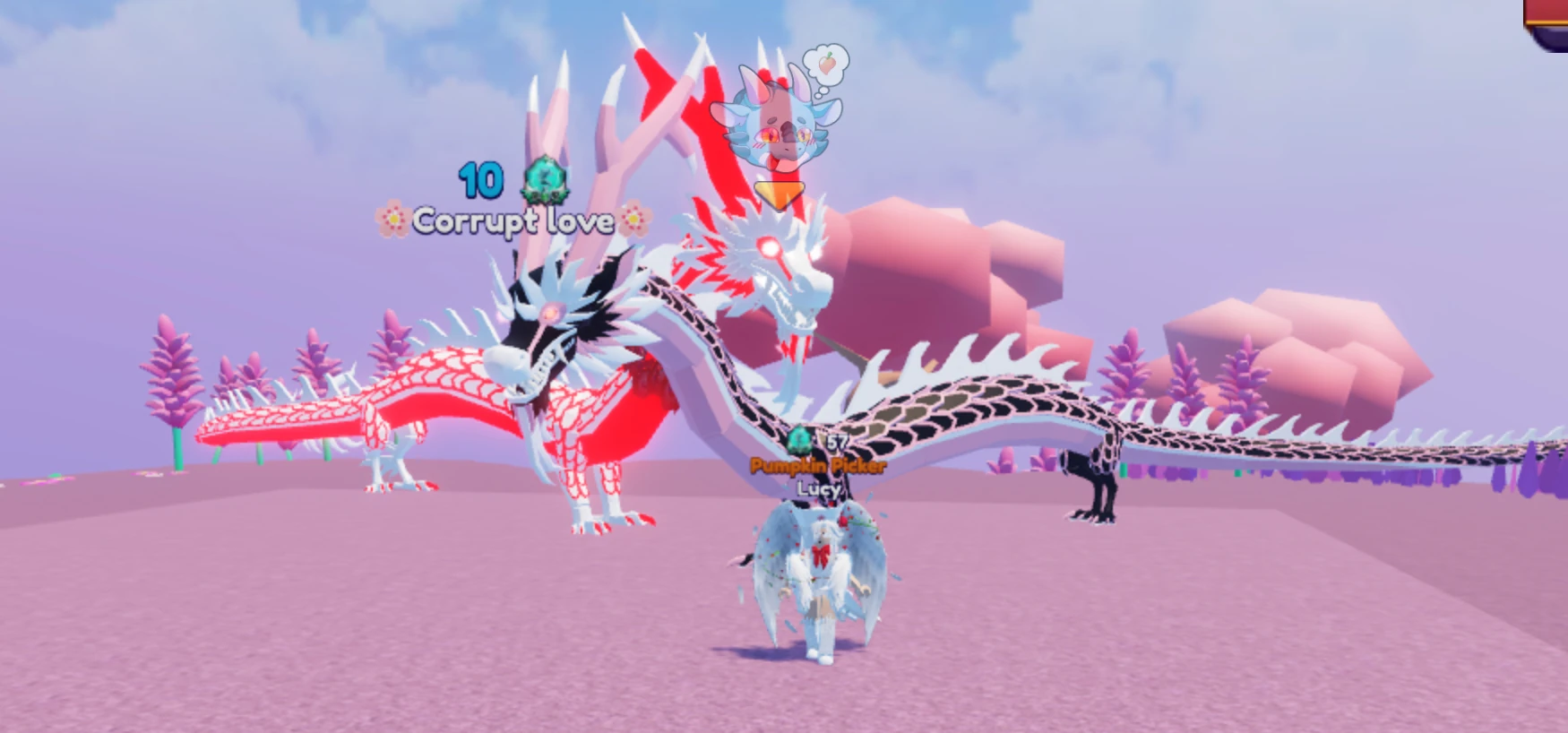Click the orange indicator arrow below the dragon portrait
This screenshot has width=1568, height=733.
click(780, 192)
